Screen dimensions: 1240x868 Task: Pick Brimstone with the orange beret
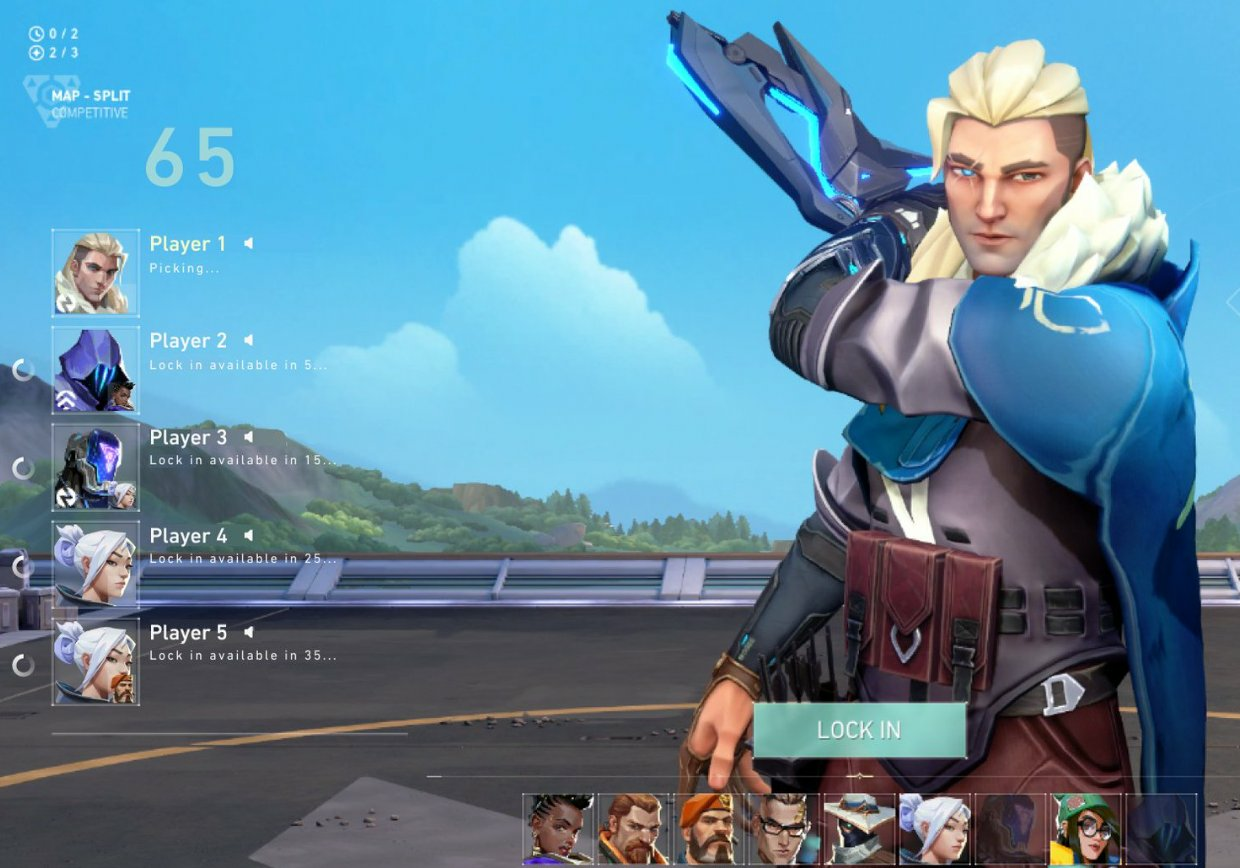(708, 829)
